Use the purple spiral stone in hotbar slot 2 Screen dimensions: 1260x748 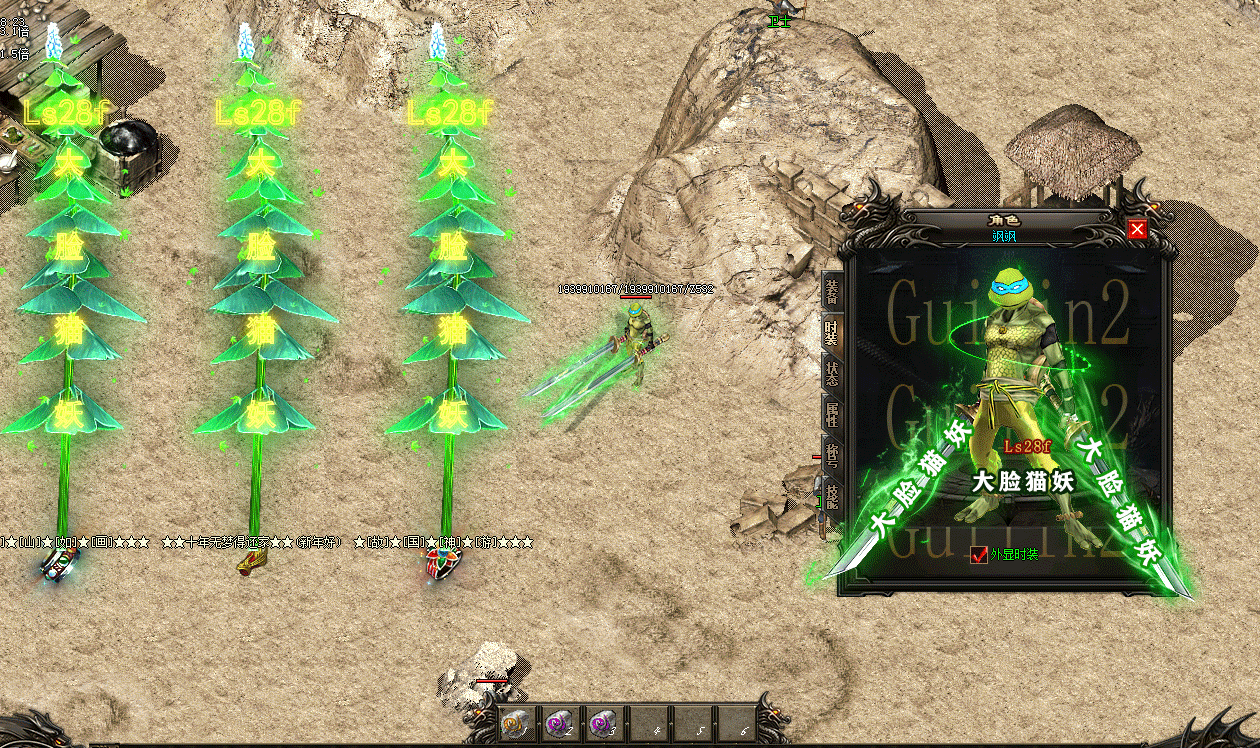pyautogui.click(x=557, y=722)
